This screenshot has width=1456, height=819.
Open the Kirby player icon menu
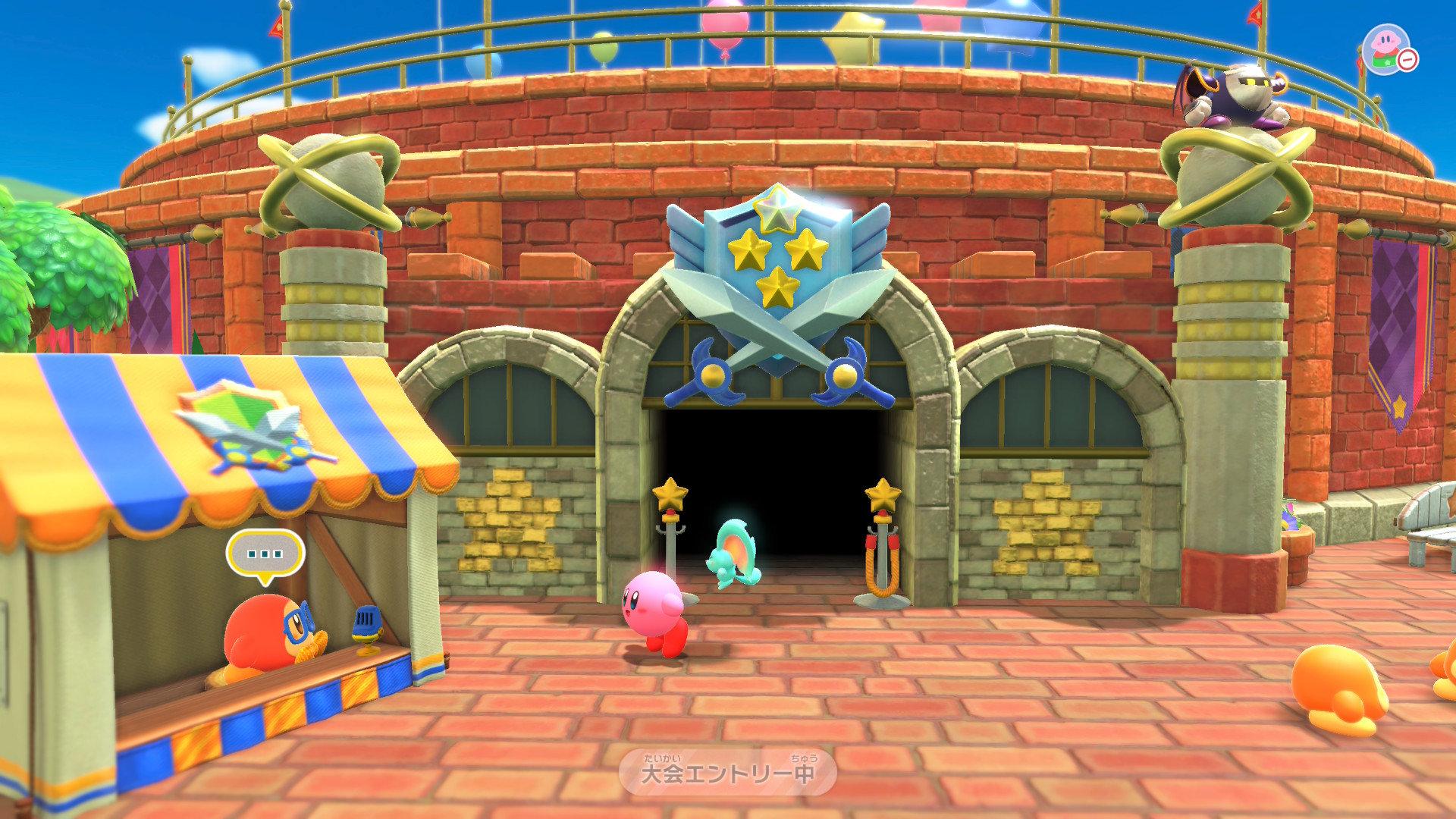click(1387, 49)
